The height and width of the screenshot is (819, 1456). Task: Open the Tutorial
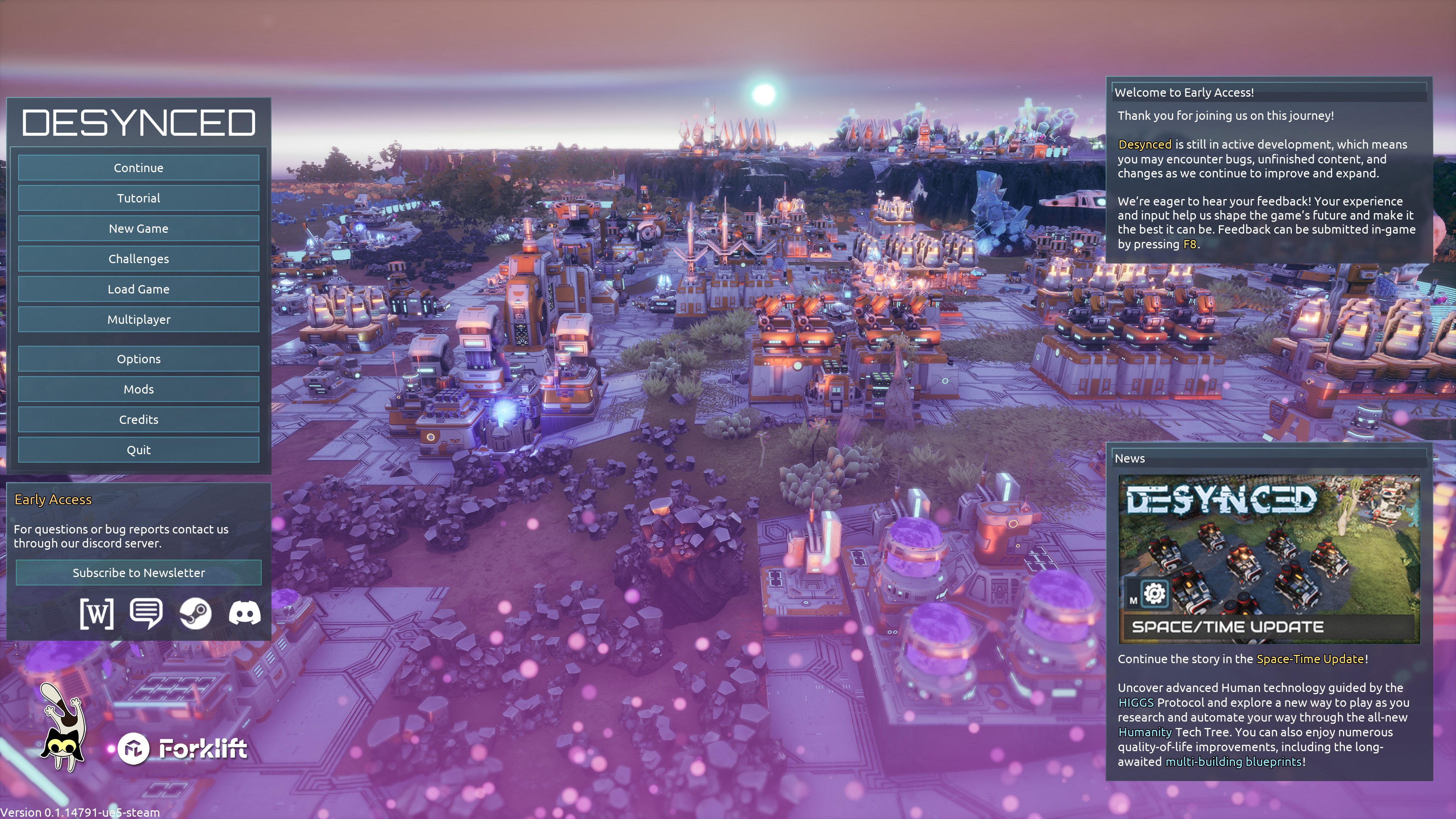(138, 198)
